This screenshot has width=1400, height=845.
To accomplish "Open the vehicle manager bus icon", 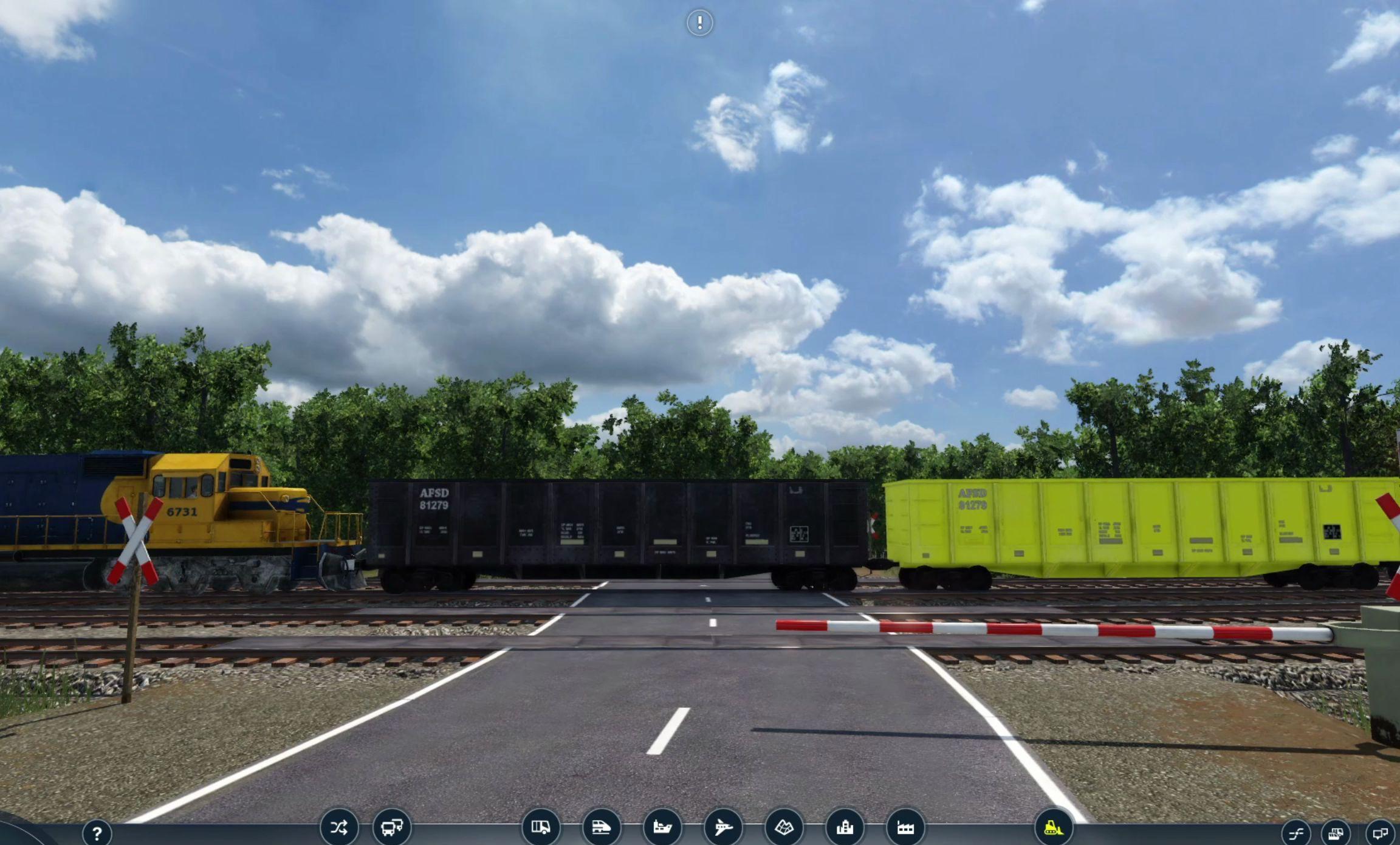I will pos(392,827).
